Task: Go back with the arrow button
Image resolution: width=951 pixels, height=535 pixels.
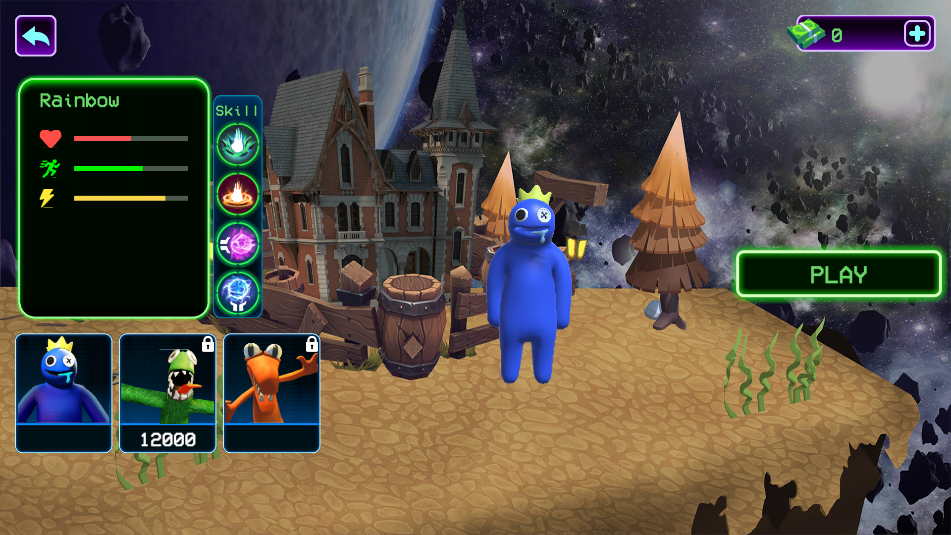Action: pyautogui.click(x=36, y=36)
